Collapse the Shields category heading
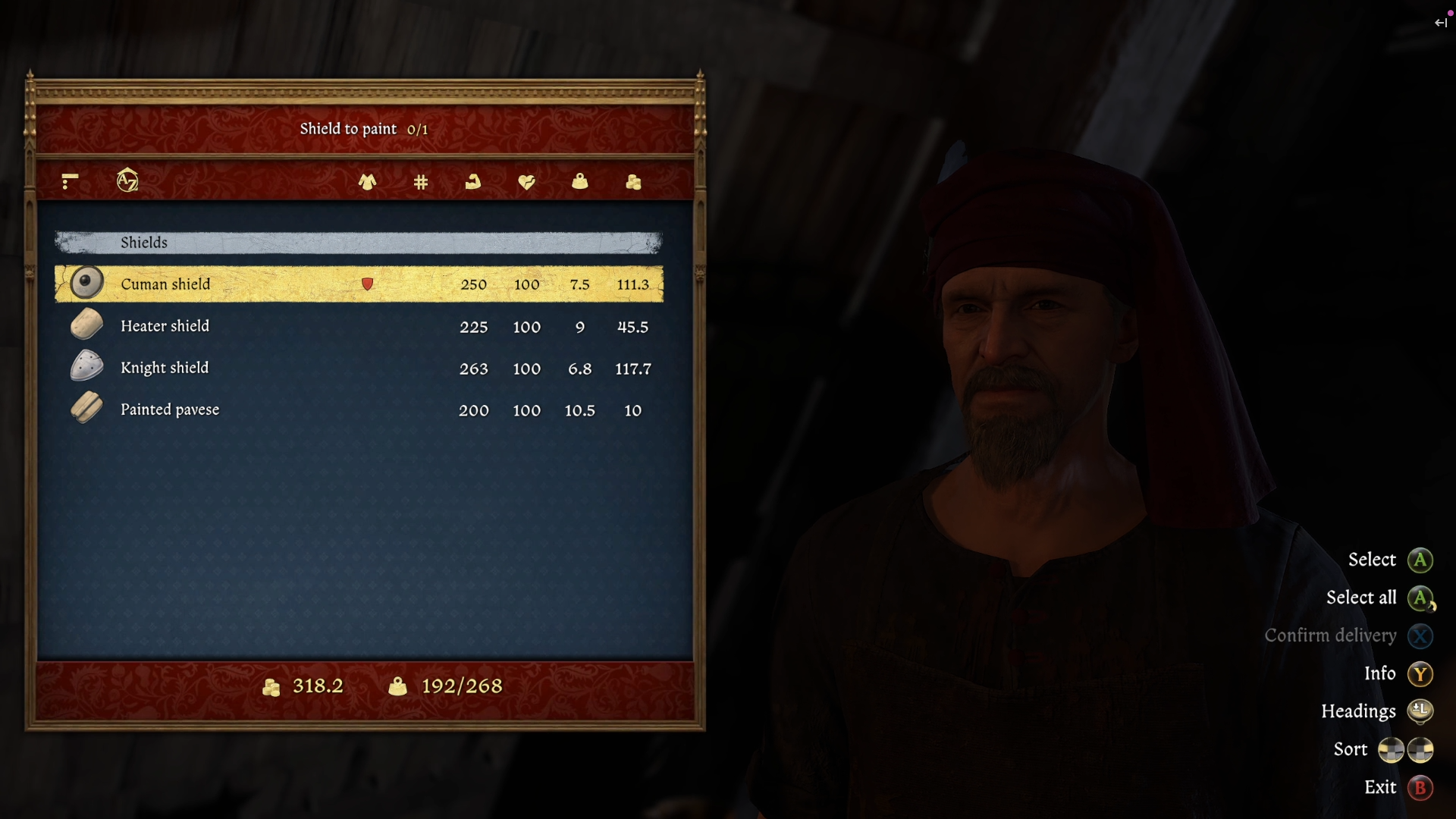The width and height of the screenshot is (1456, 819). point(359,243)
